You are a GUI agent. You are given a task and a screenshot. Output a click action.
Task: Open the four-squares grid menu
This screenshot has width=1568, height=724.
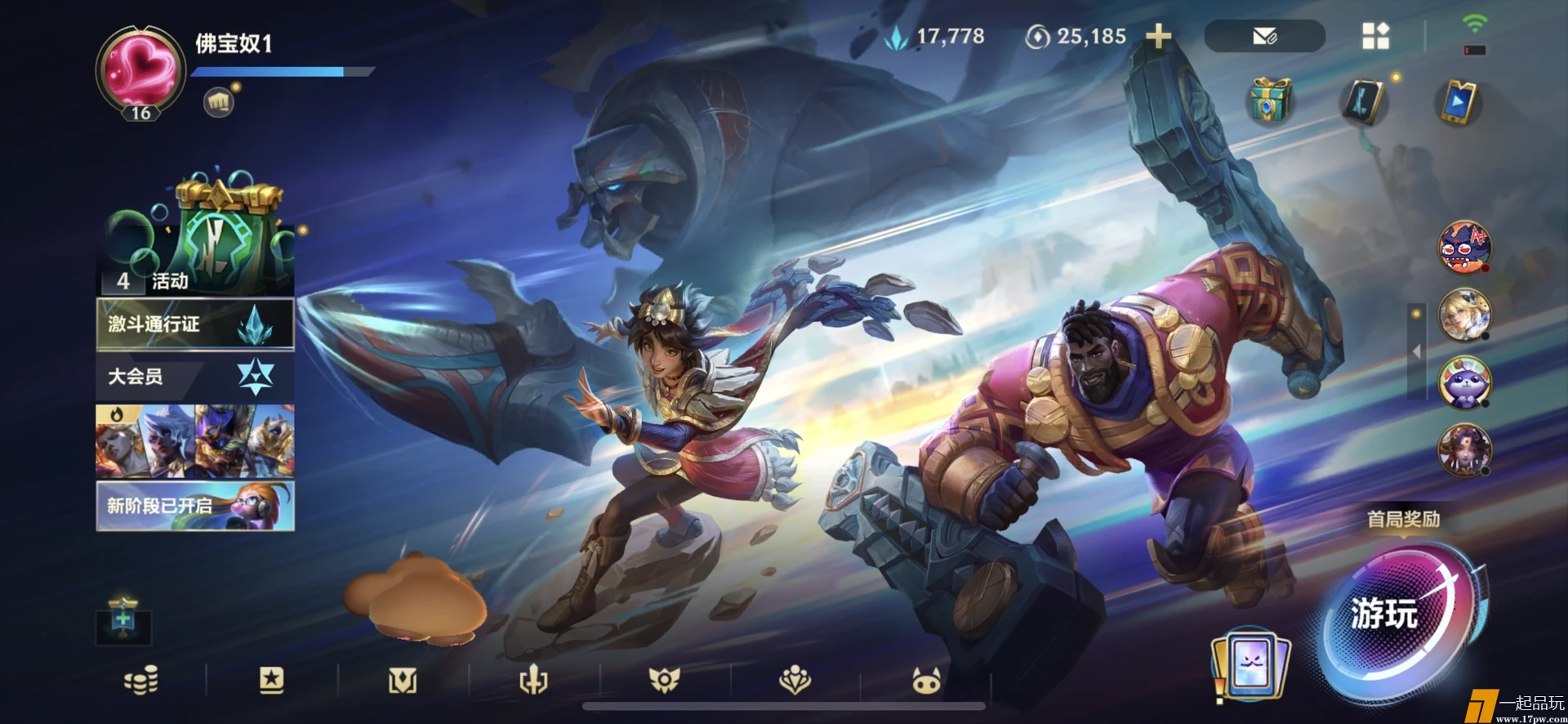pyautogui.click(x=1375, y=36)
